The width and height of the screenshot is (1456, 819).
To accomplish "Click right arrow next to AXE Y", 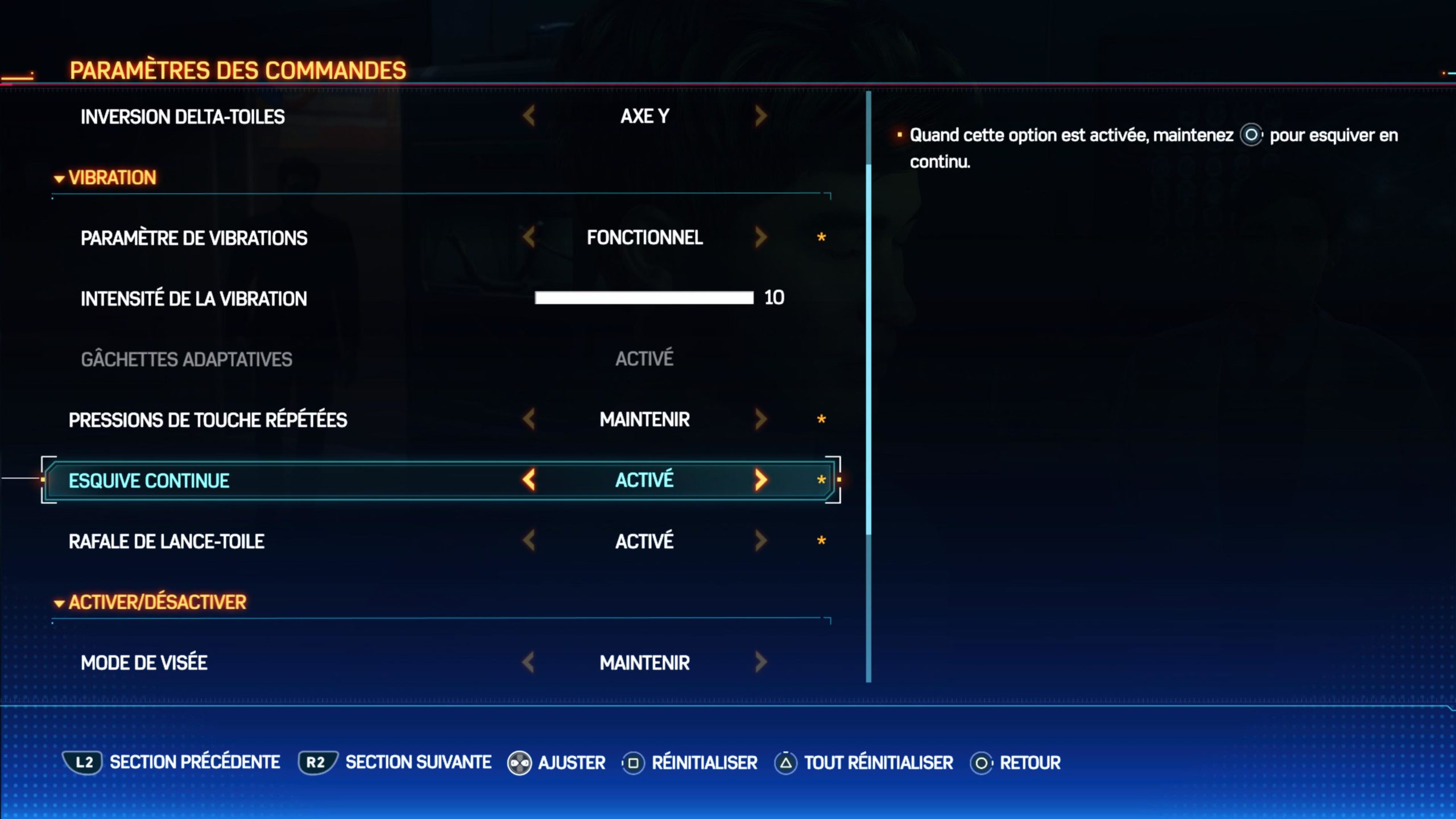I will 761,116.
